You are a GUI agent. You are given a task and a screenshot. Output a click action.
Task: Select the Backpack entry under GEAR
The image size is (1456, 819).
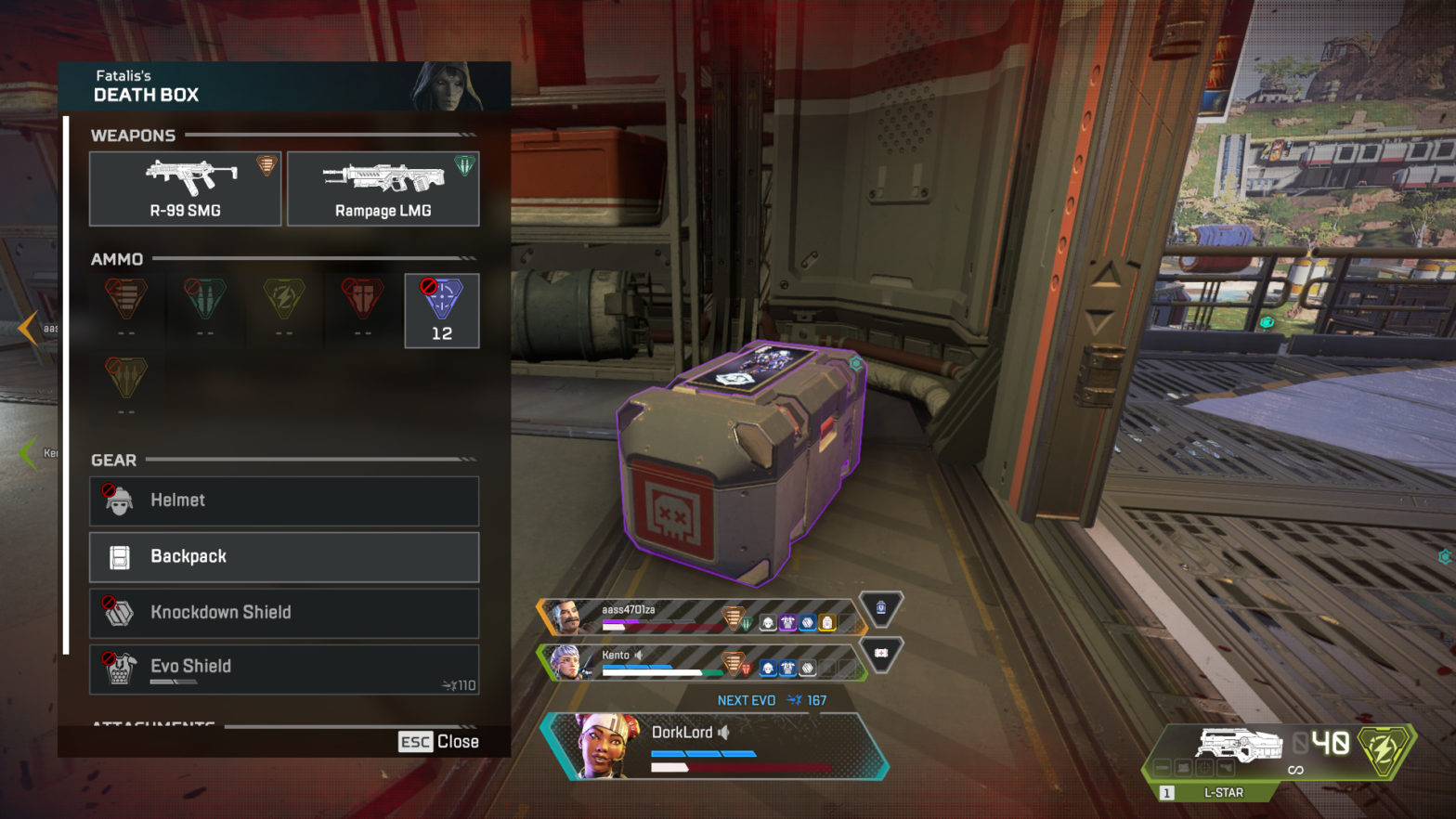[283, 556]
